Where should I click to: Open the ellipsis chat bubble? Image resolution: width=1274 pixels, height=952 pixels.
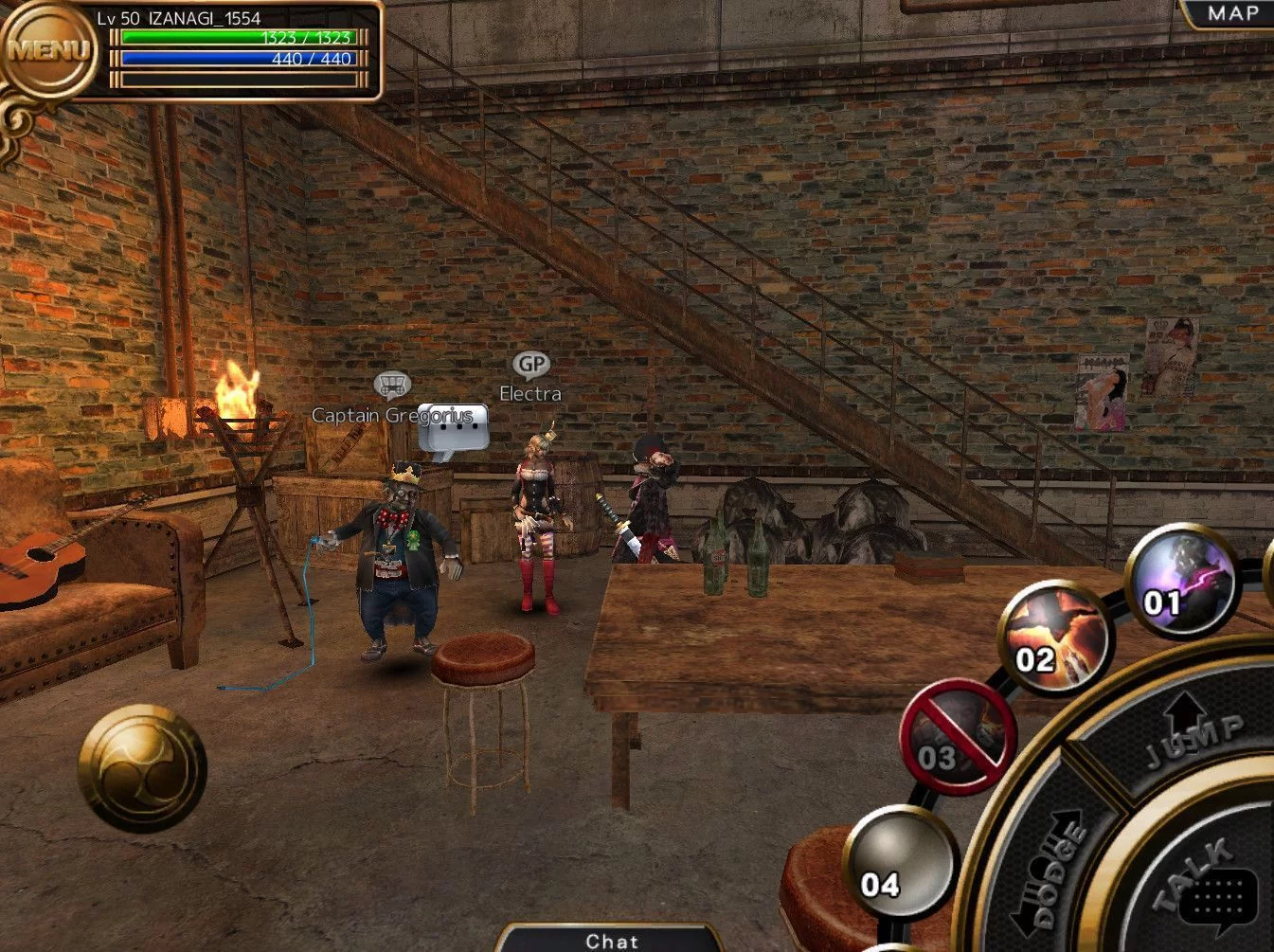453,429
